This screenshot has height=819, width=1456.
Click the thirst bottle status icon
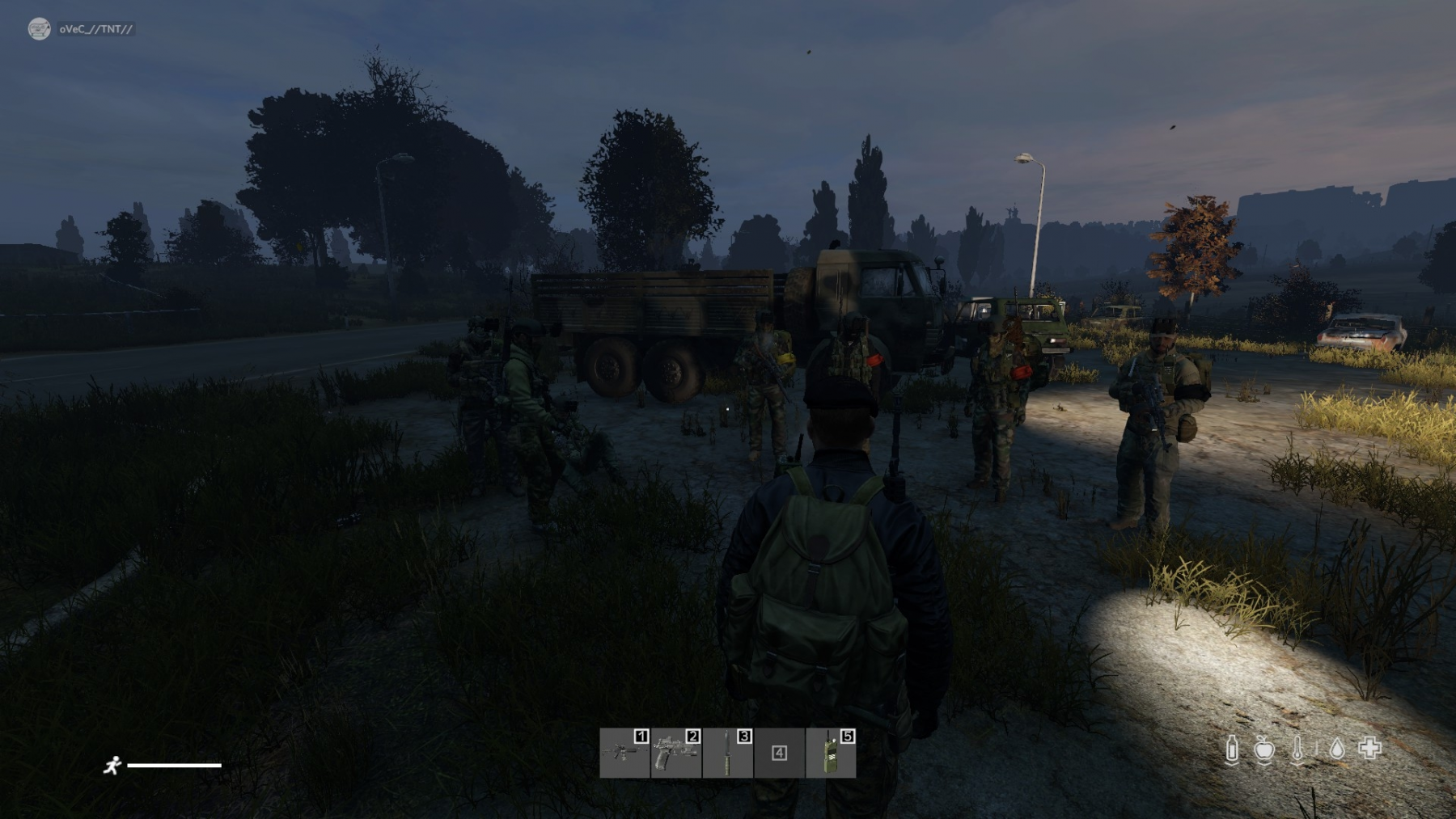[x=1232, y=749]
